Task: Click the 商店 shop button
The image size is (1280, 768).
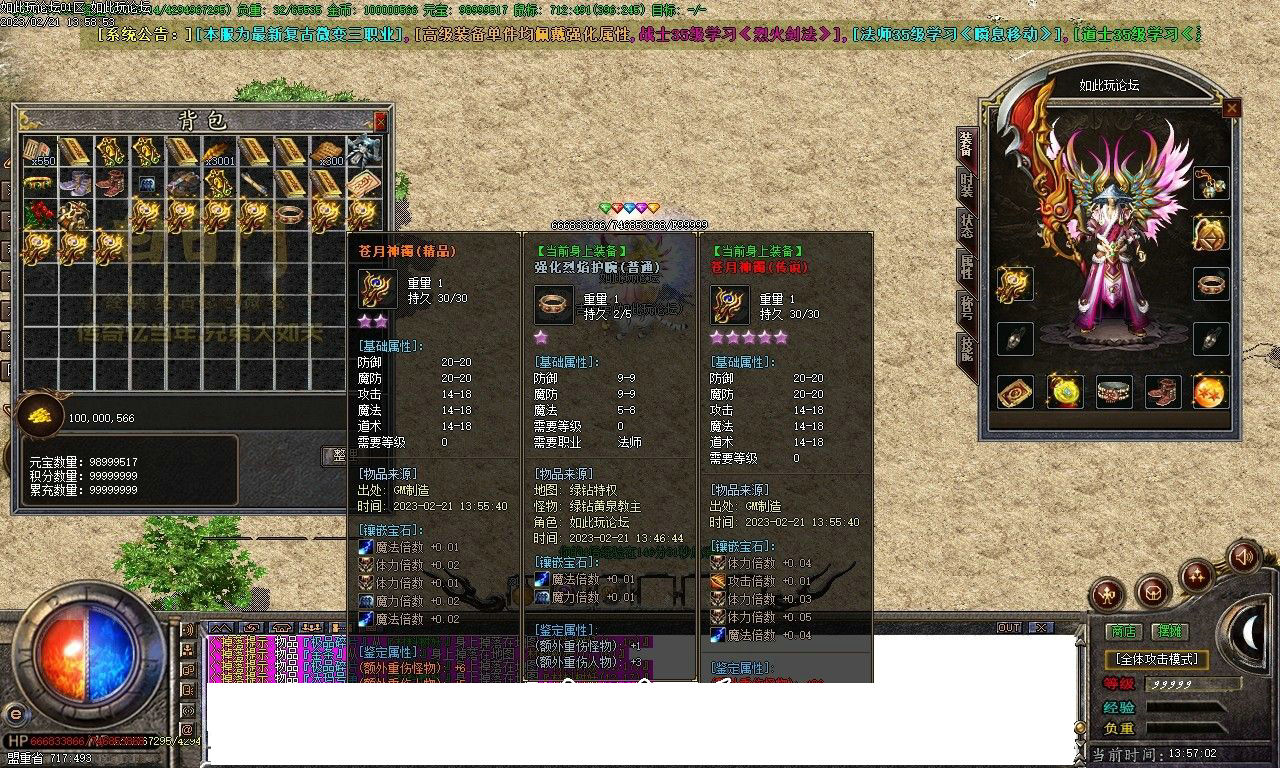Action: tap(1123, 630)
